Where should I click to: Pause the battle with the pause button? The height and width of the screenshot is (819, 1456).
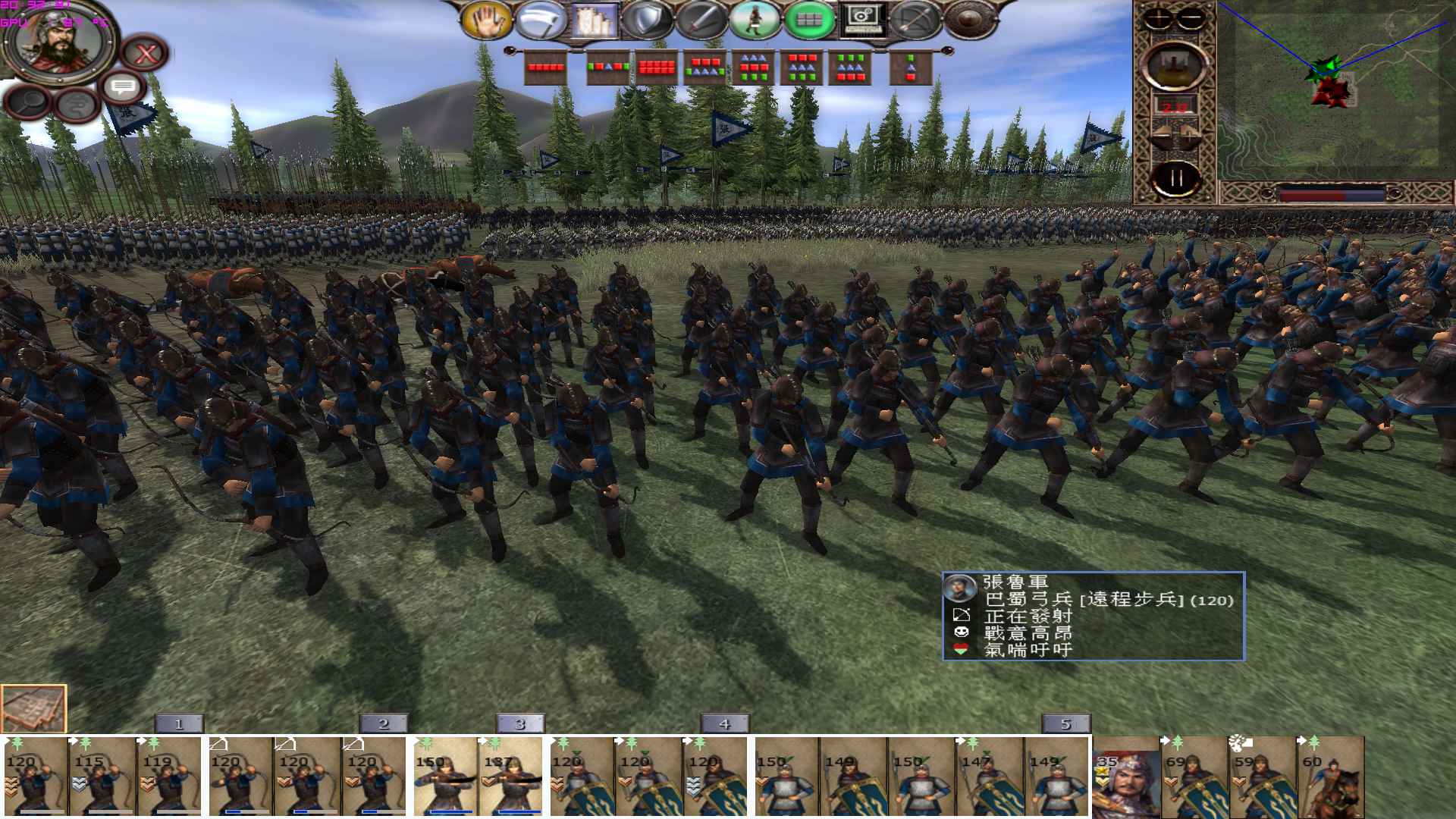(x=1177, y=177)
